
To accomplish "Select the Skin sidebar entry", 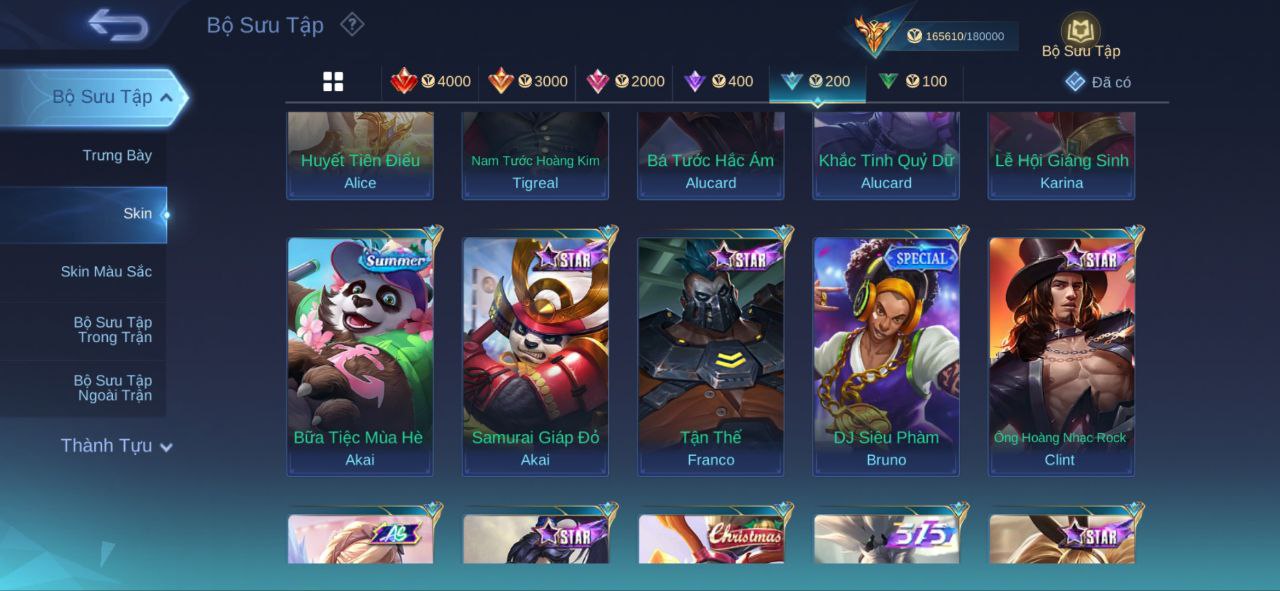I will click(137, 213).
